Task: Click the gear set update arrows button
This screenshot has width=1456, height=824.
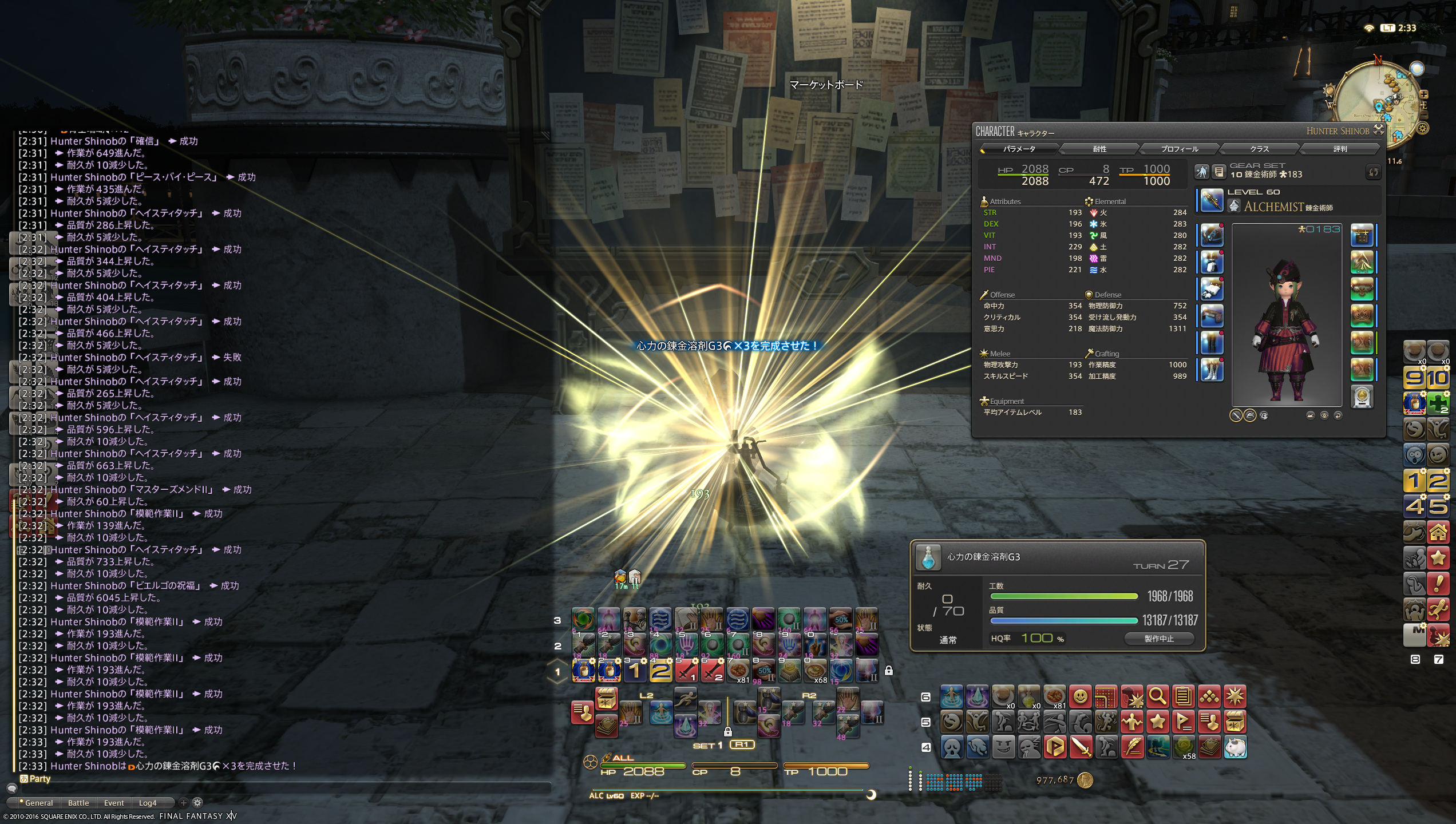Action: coord(1373,172)
